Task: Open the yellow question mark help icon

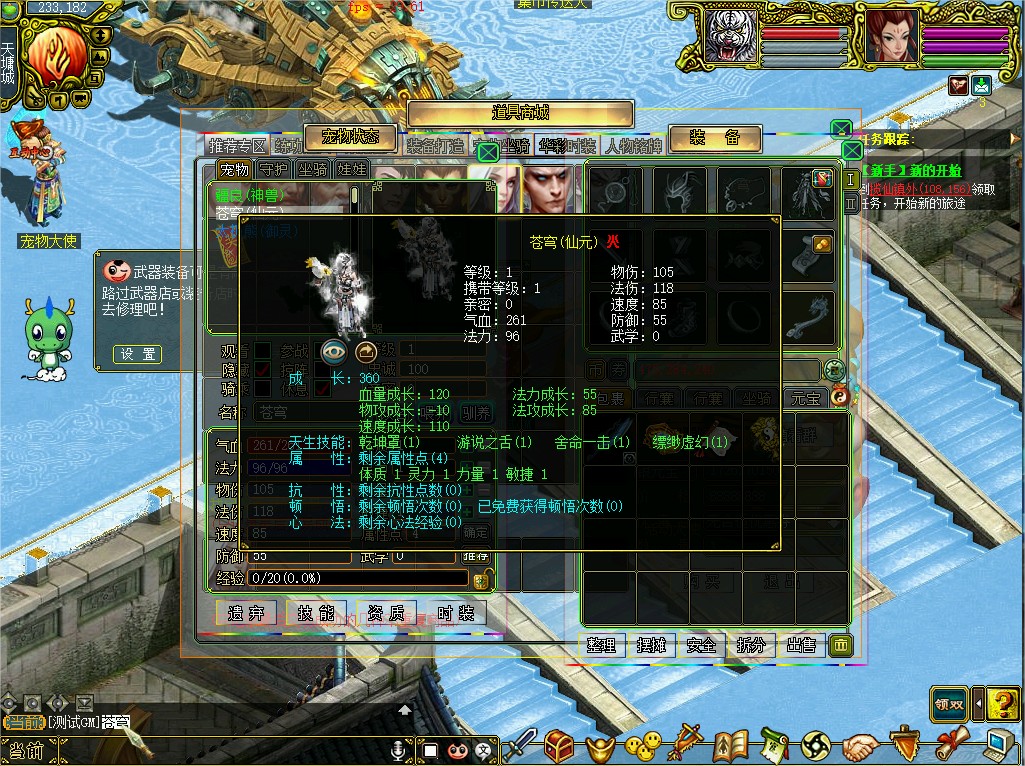Action: (1002, 704)
